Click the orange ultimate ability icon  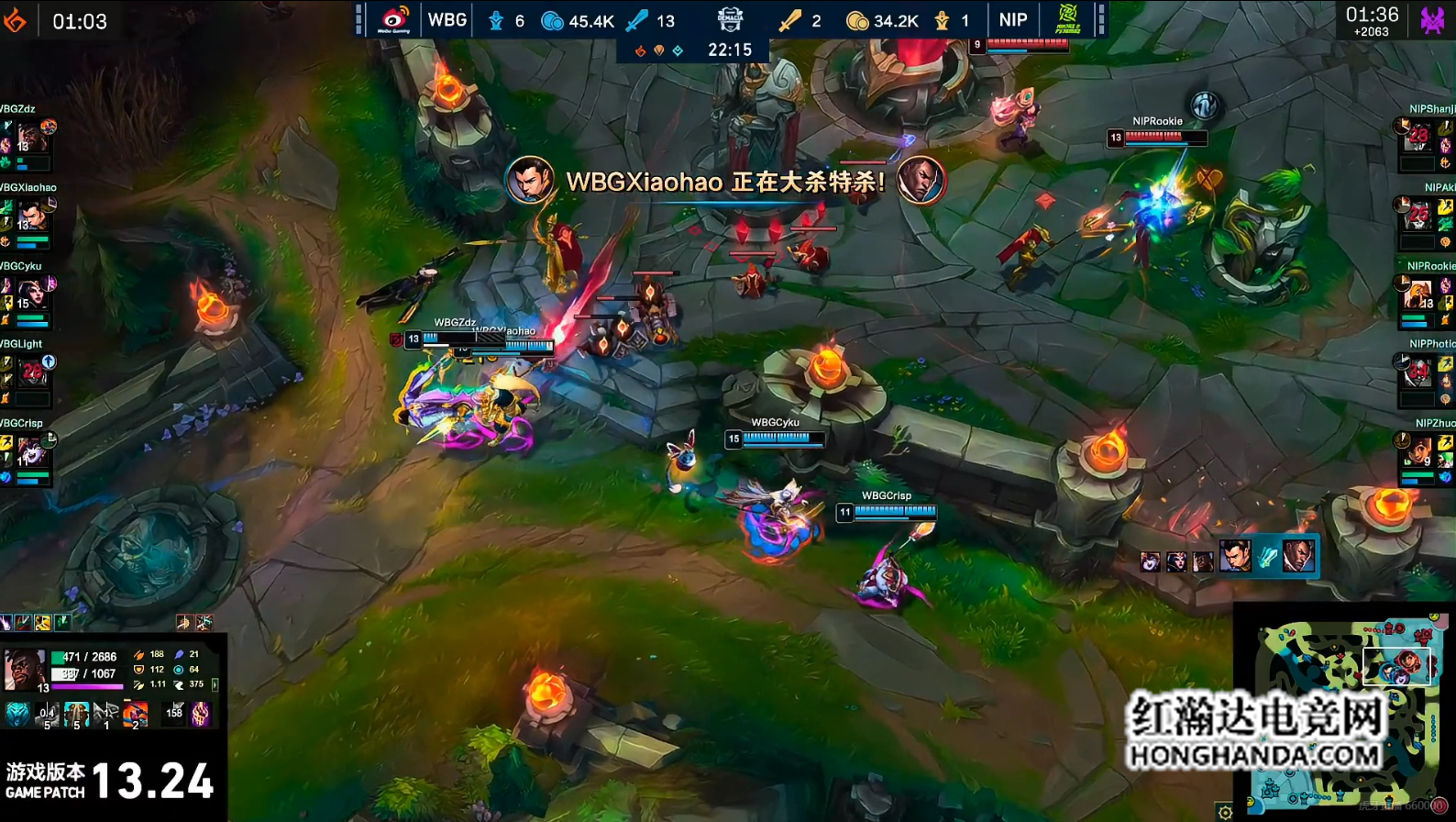click(135, 713)
